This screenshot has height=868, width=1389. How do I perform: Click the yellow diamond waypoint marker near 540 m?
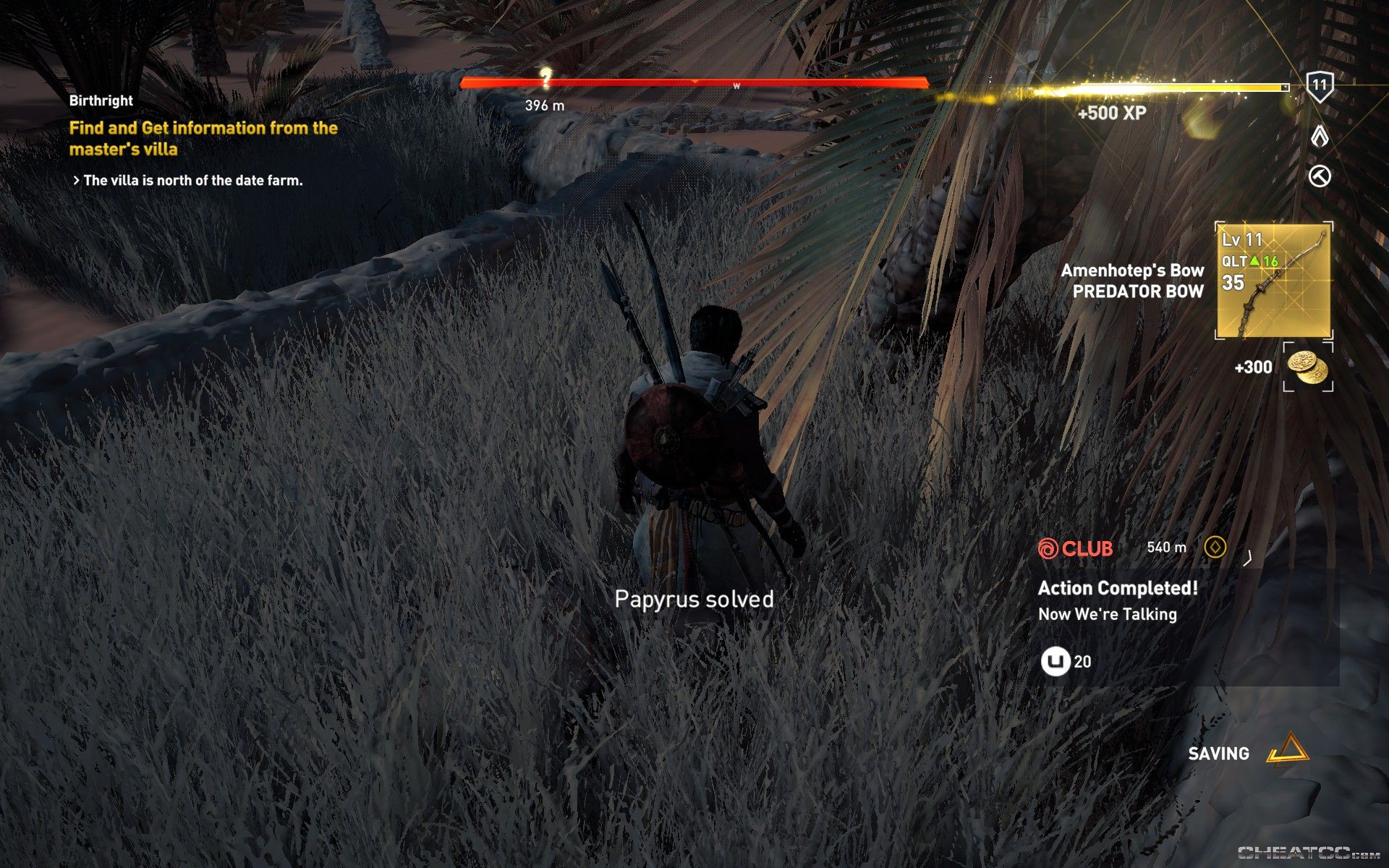point(1215,548)
